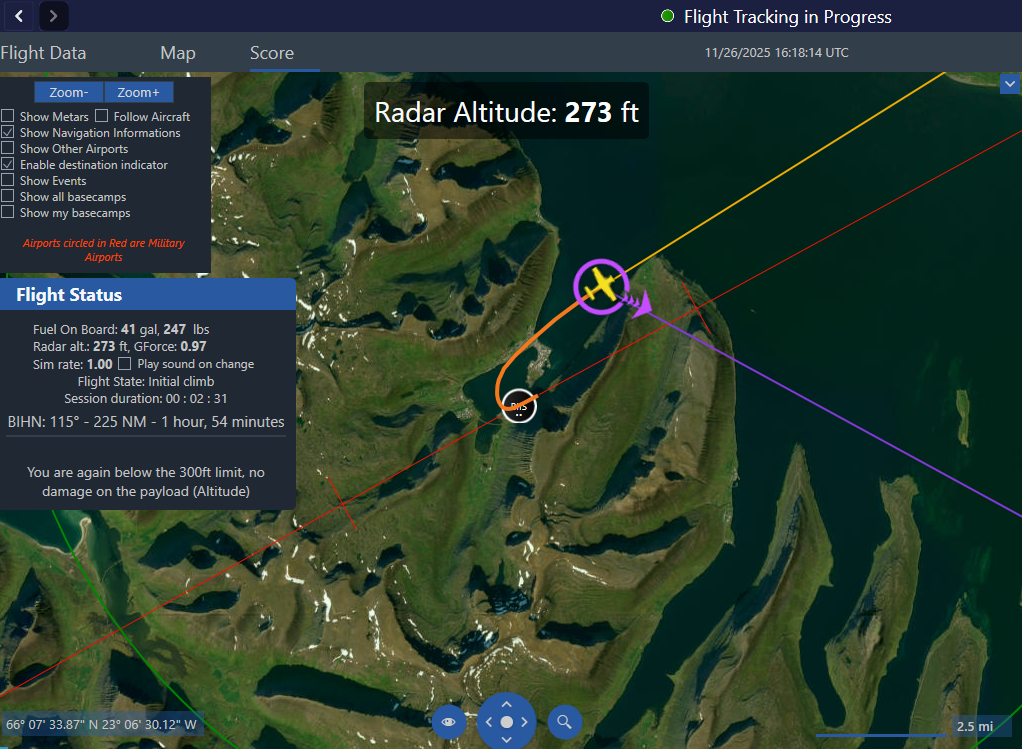Image resolution: width=1022 pixels, height=749 pixels.
Task: Check the Show Events option
Action: pyautogui.click(x=8, y=181)
